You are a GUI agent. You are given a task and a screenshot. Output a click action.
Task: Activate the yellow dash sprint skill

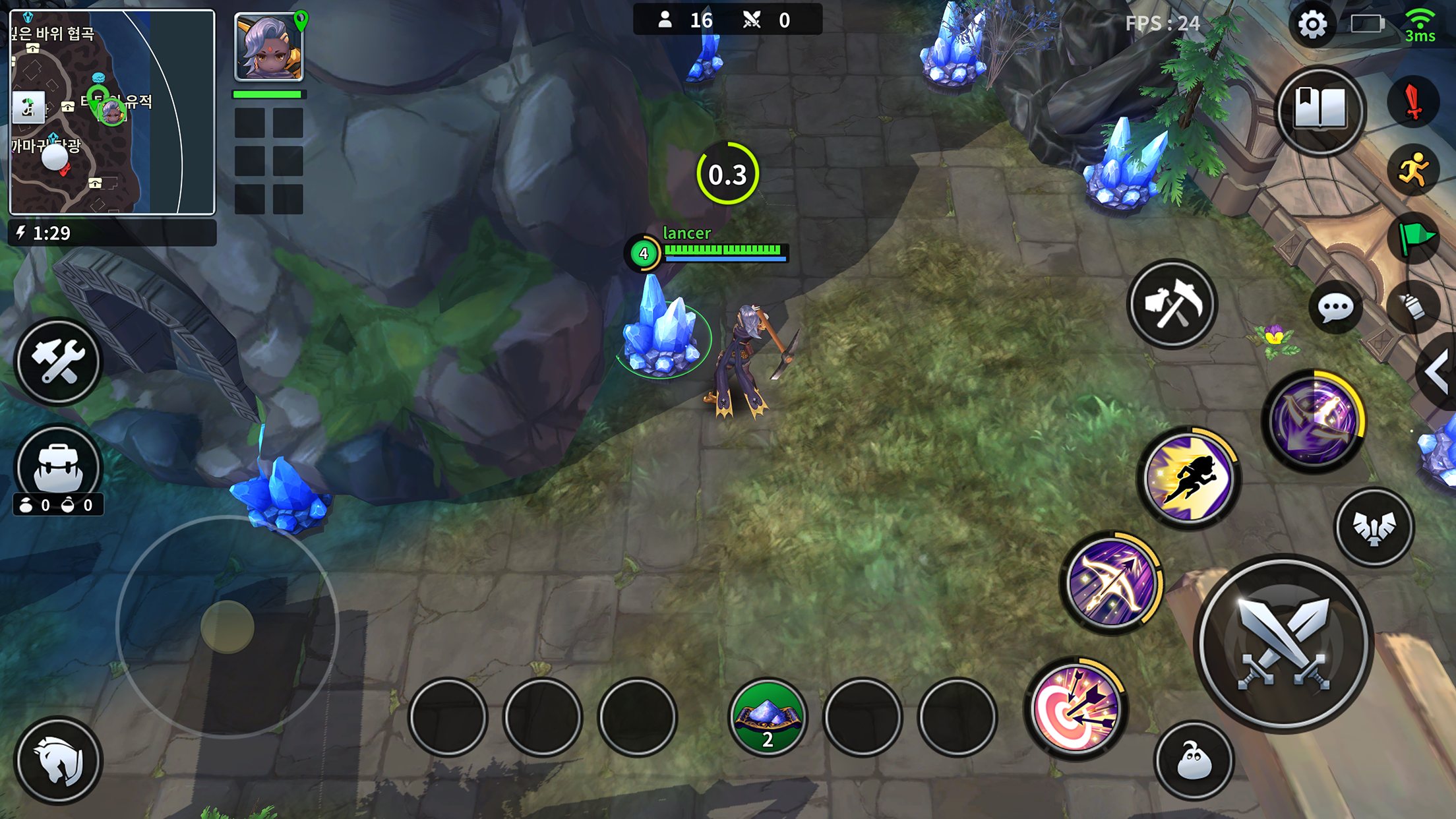[1188, 477]
